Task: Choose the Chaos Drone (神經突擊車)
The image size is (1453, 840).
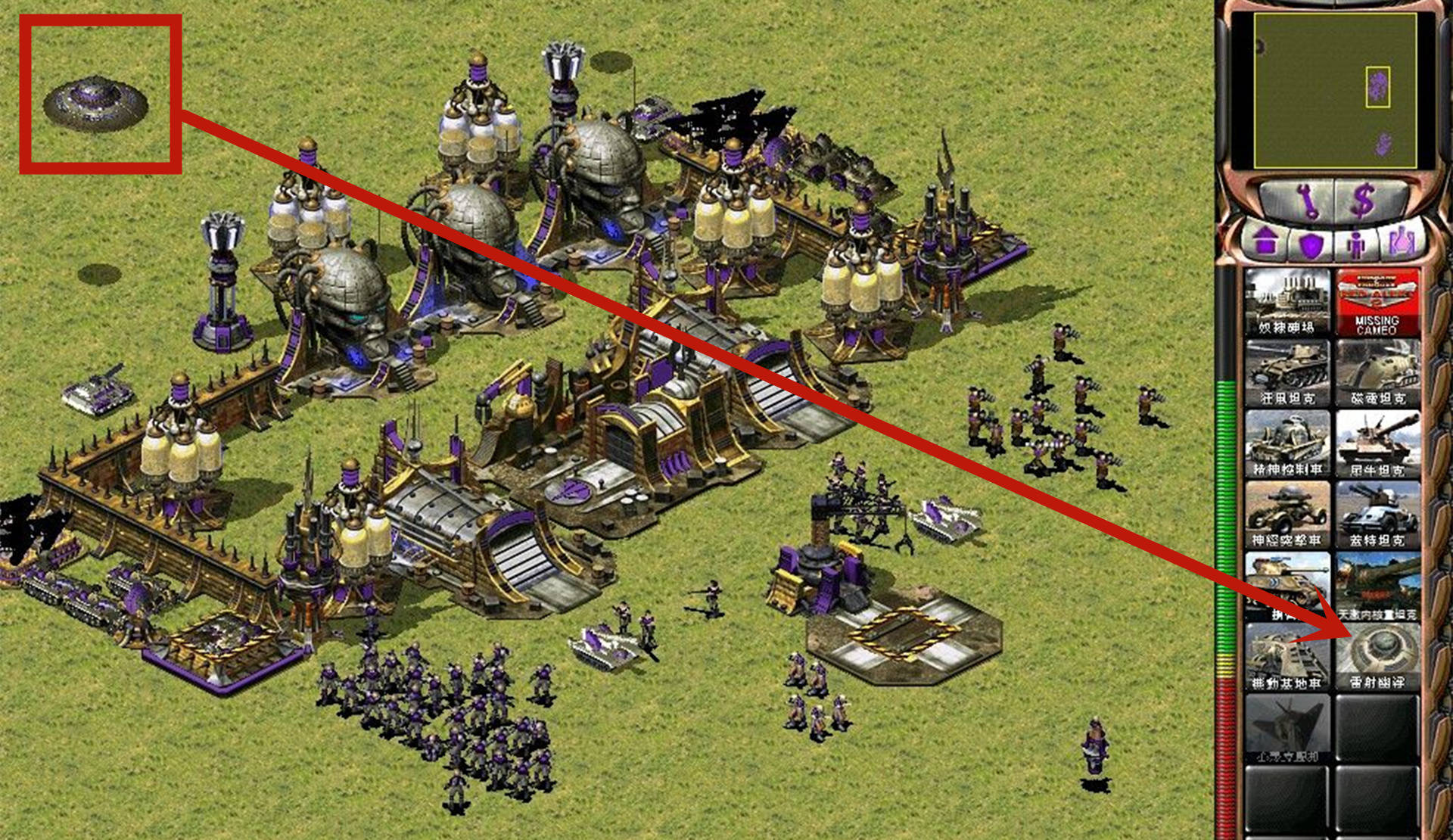Action: coord(1287,515)
